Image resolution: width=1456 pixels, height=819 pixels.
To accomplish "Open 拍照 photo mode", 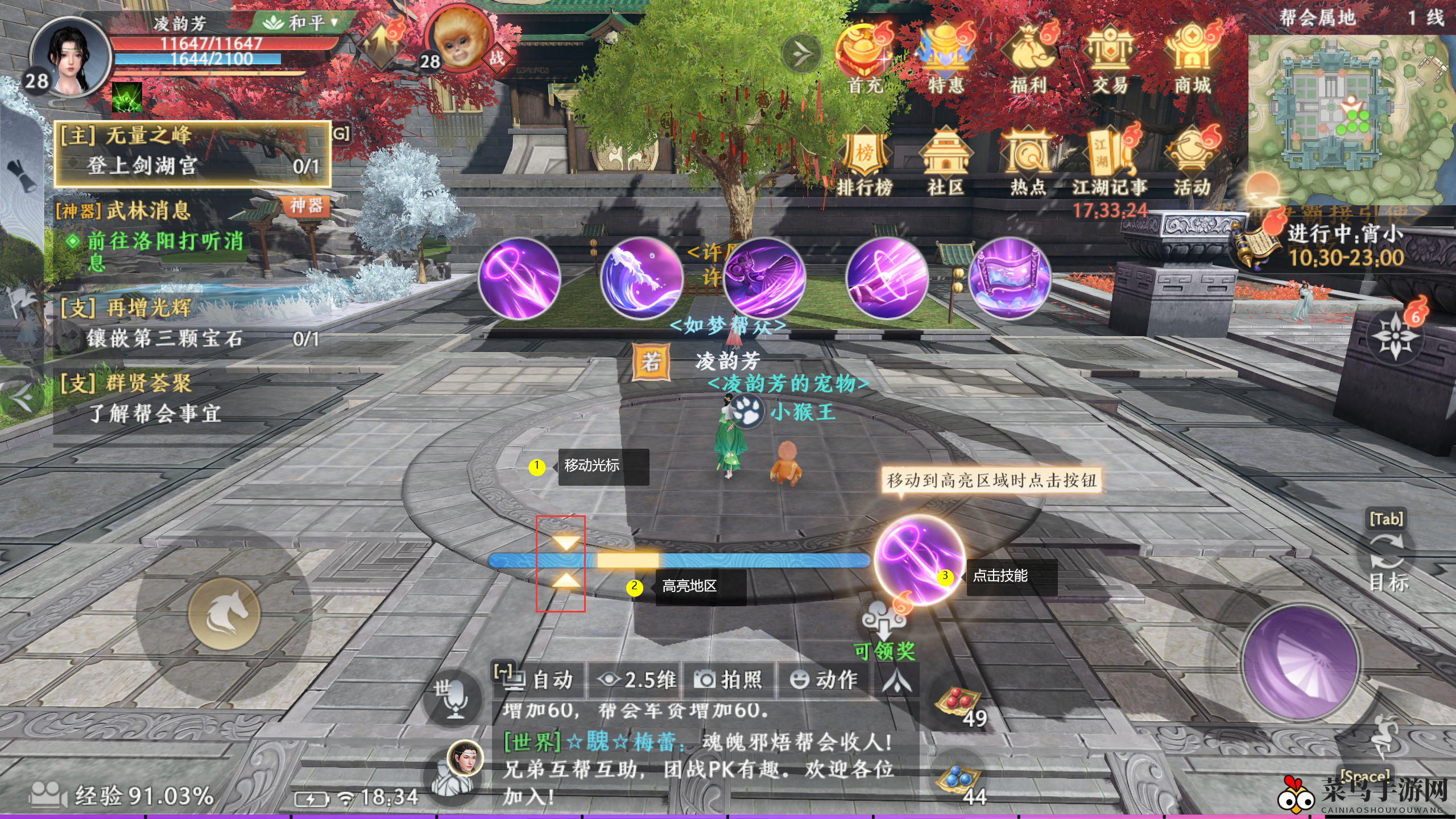I will [729, 679].
